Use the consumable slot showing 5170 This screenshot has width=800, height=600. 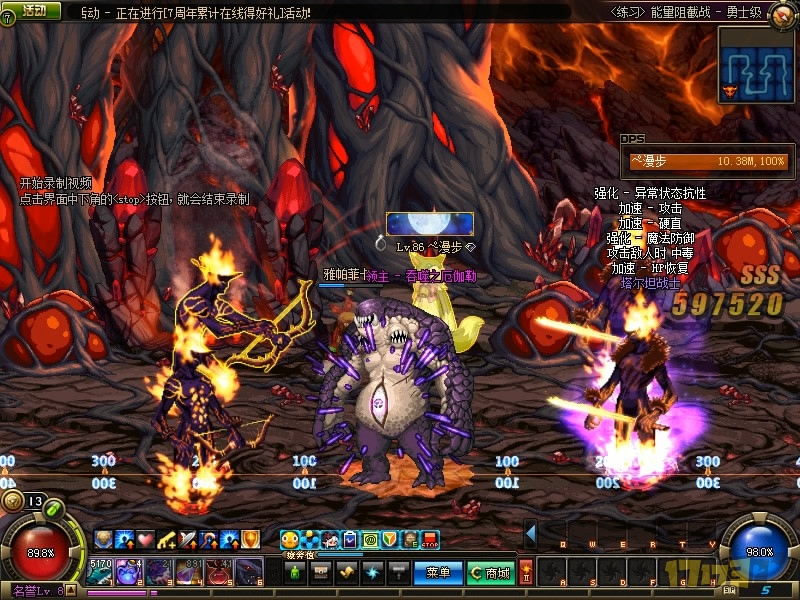click(x=100, y=572)
